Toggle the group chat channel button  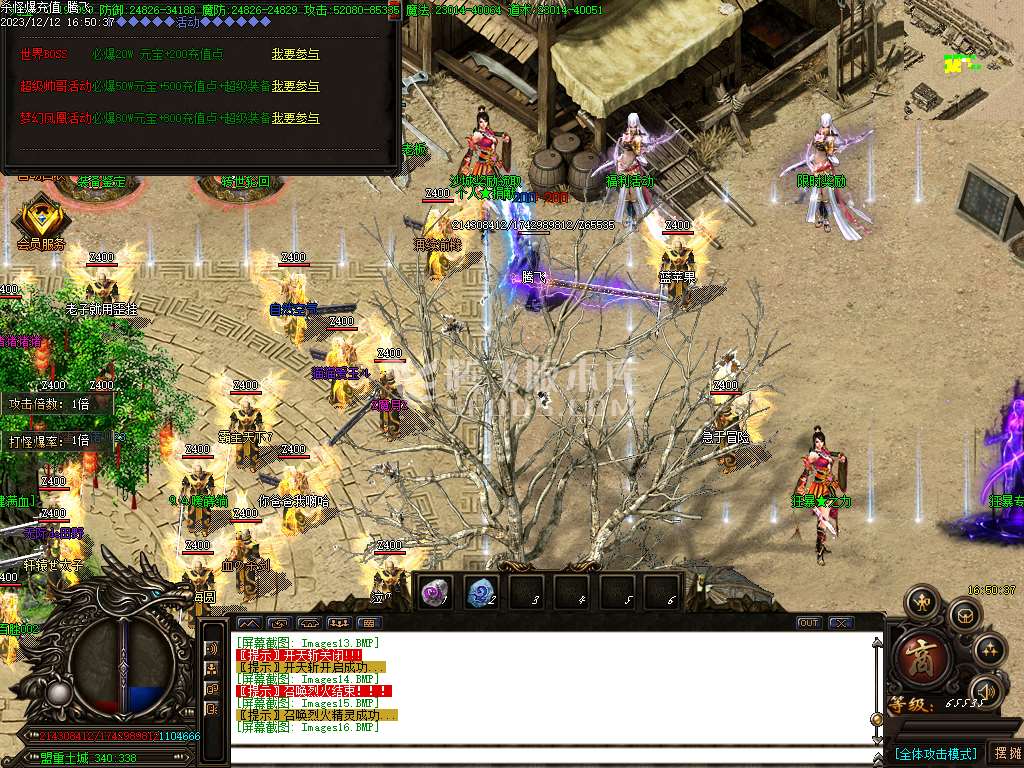coord(212,669)
